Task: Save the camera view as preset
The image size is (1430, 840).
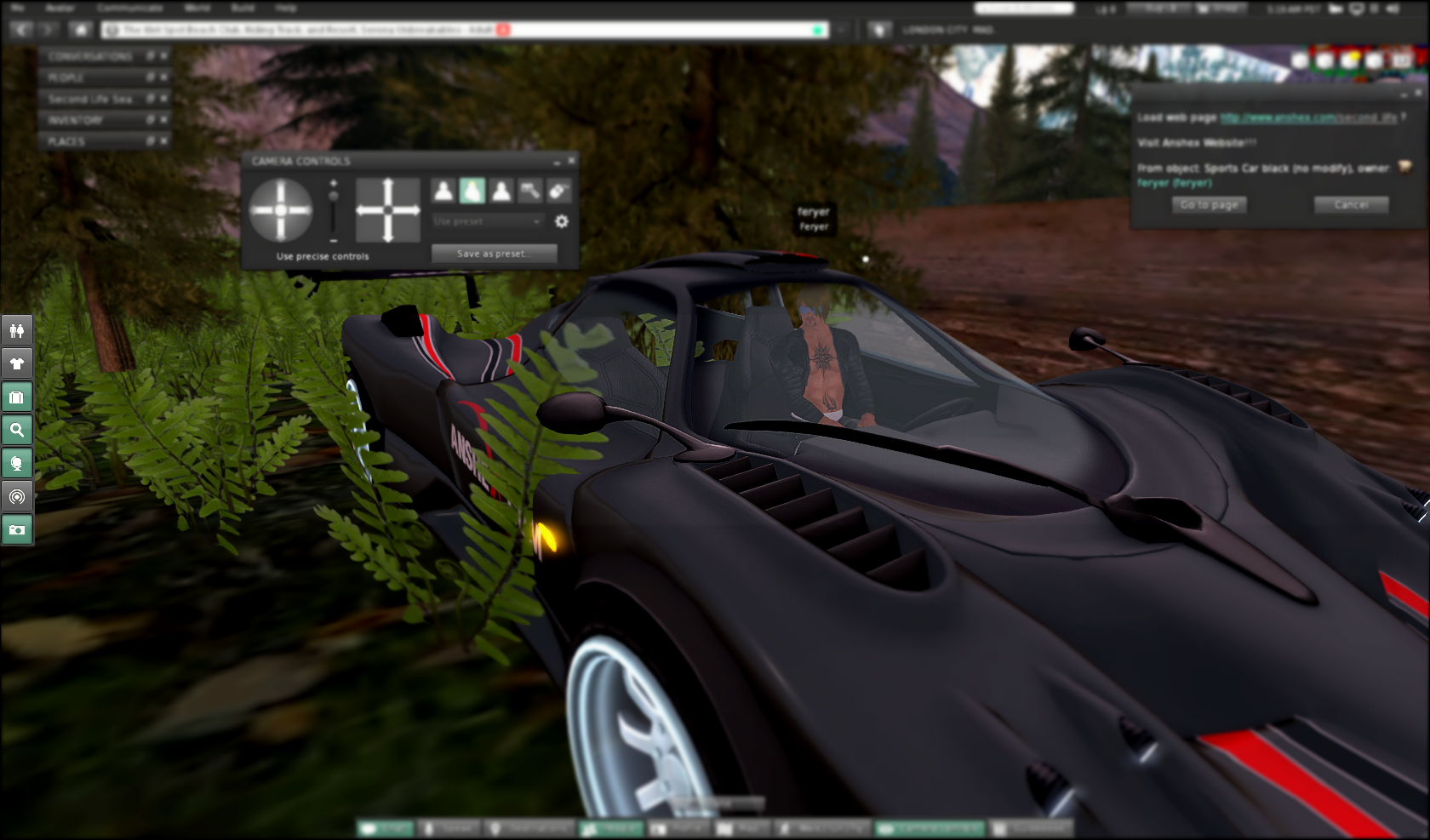Action: [x=494, y=254]
